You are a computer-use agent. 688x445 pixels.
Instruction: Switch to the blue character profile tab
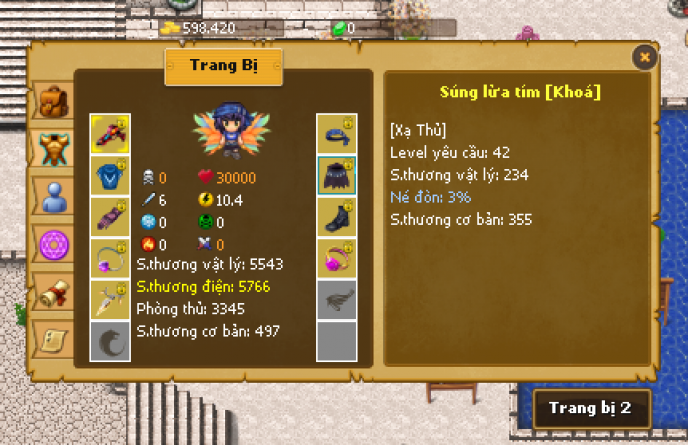(x=50, y=197)
